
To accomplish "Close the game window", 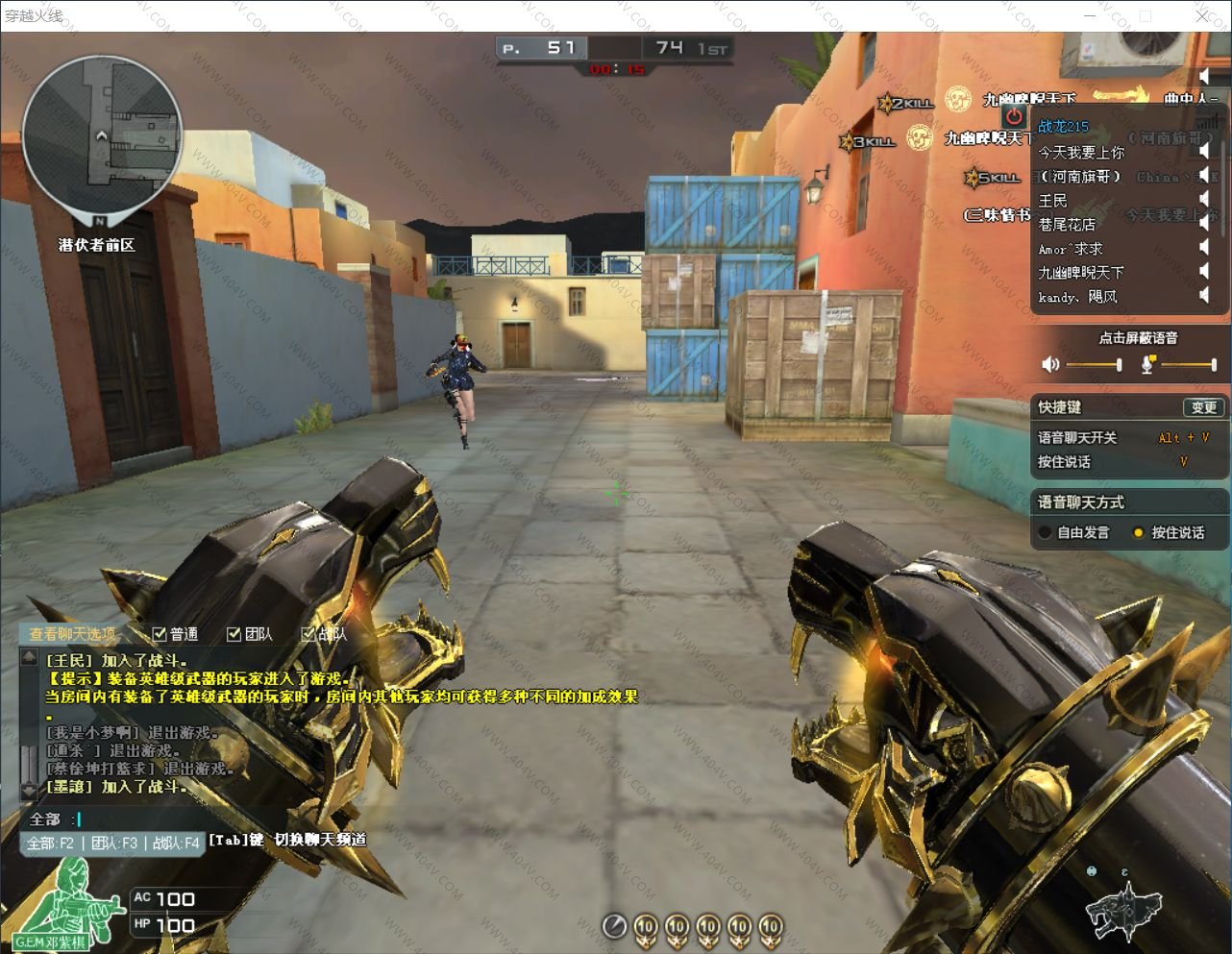I will 1202,15.
